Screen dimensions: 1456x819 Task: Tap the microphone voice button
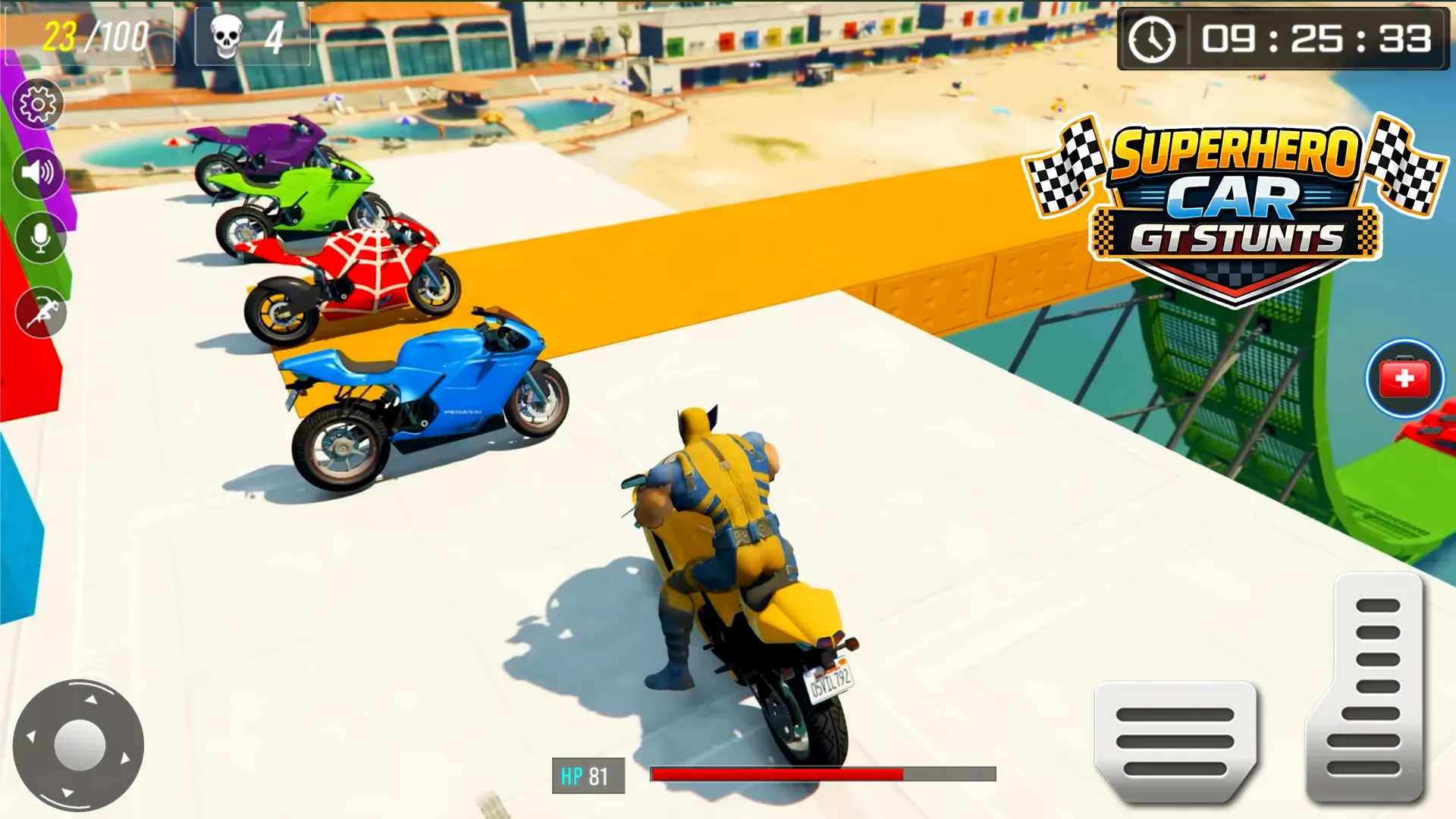pos(41,238)
